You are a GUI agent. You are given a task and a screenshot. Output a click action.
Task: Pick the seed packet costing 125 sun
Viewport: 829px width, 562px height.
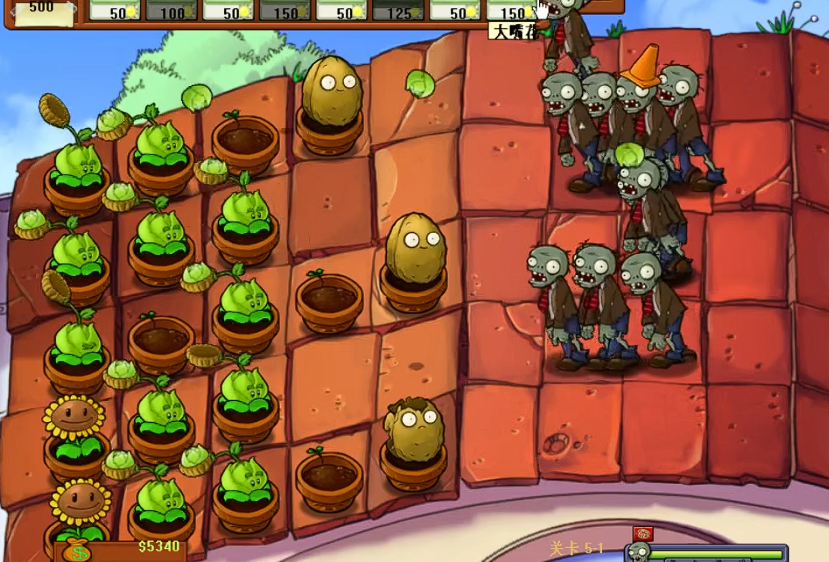(398, 11)
